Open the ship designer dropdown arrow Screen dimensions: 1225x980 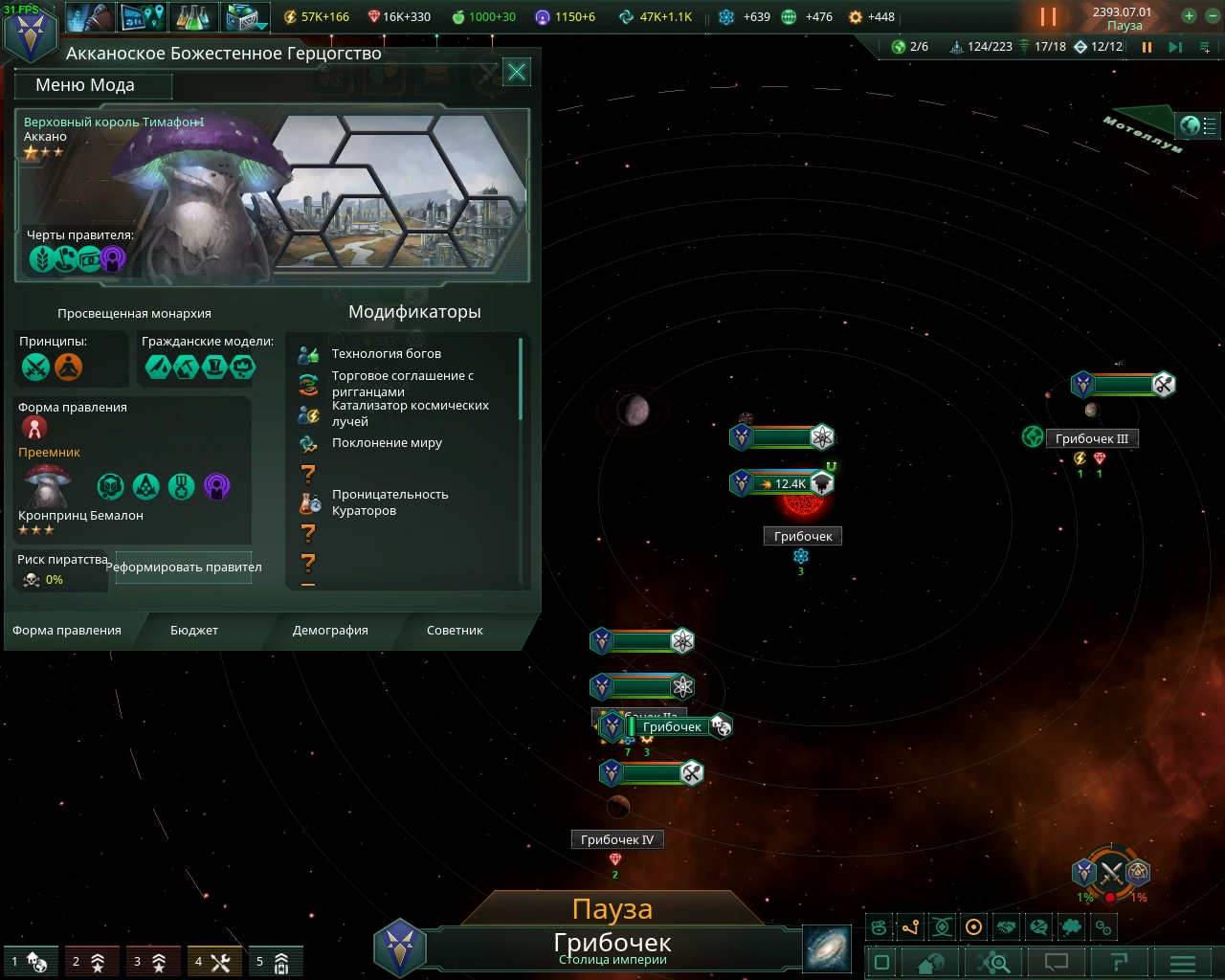click(x=261, y=28)
